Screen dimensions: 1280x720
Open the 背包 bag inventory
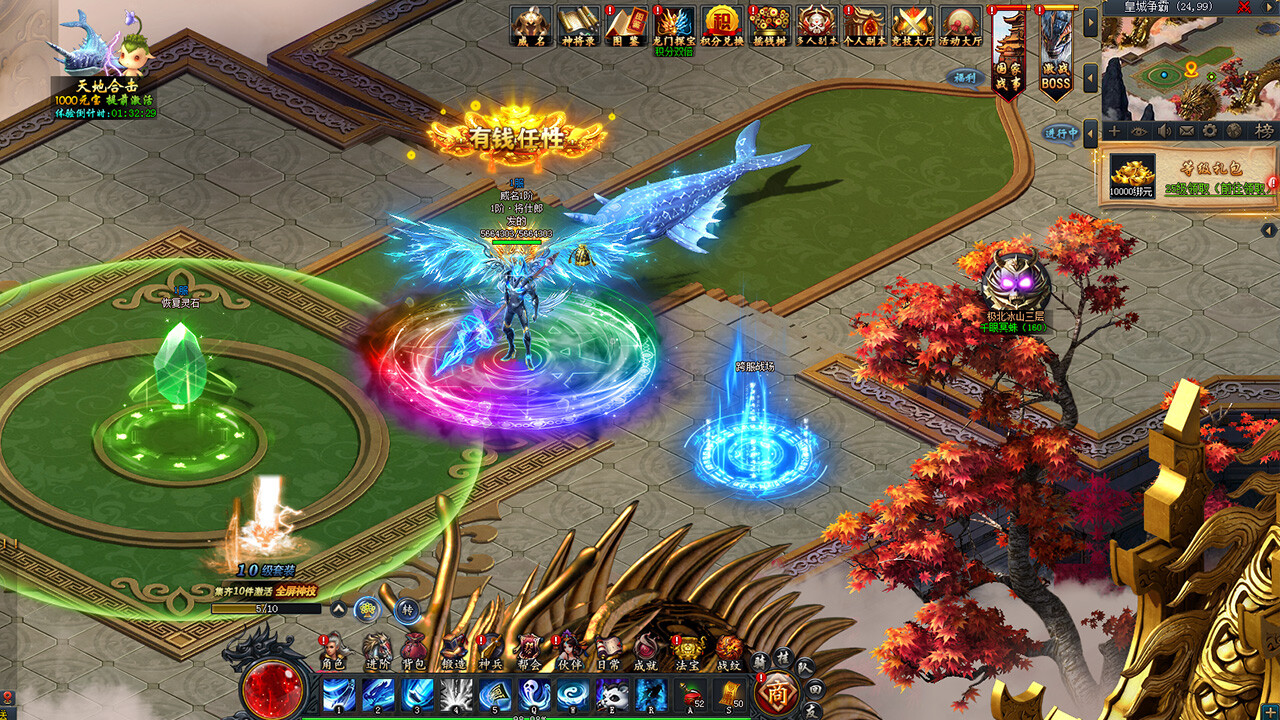(413, 649)
